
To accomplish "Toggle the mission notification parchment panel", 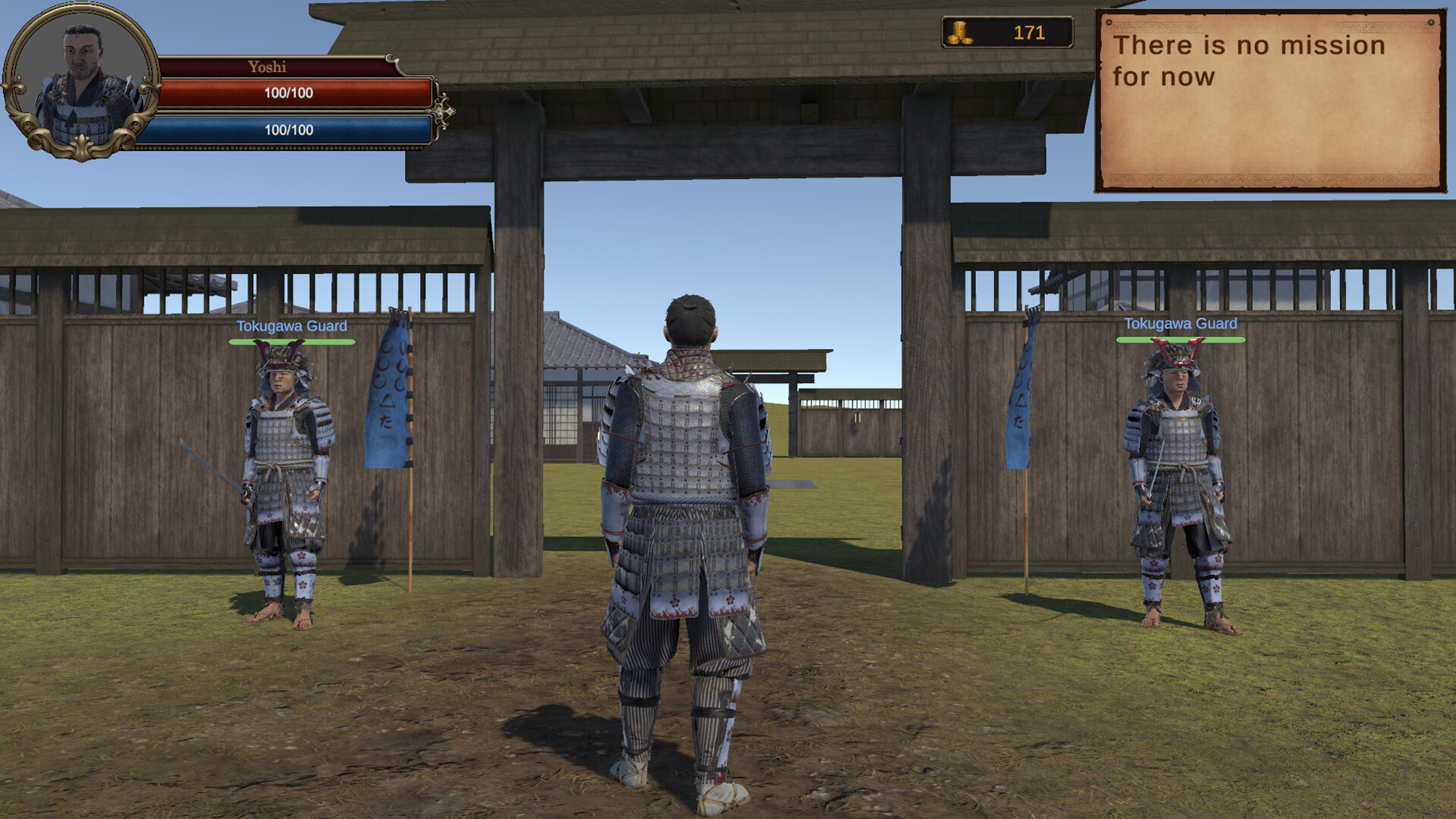I will [1270, 99].
